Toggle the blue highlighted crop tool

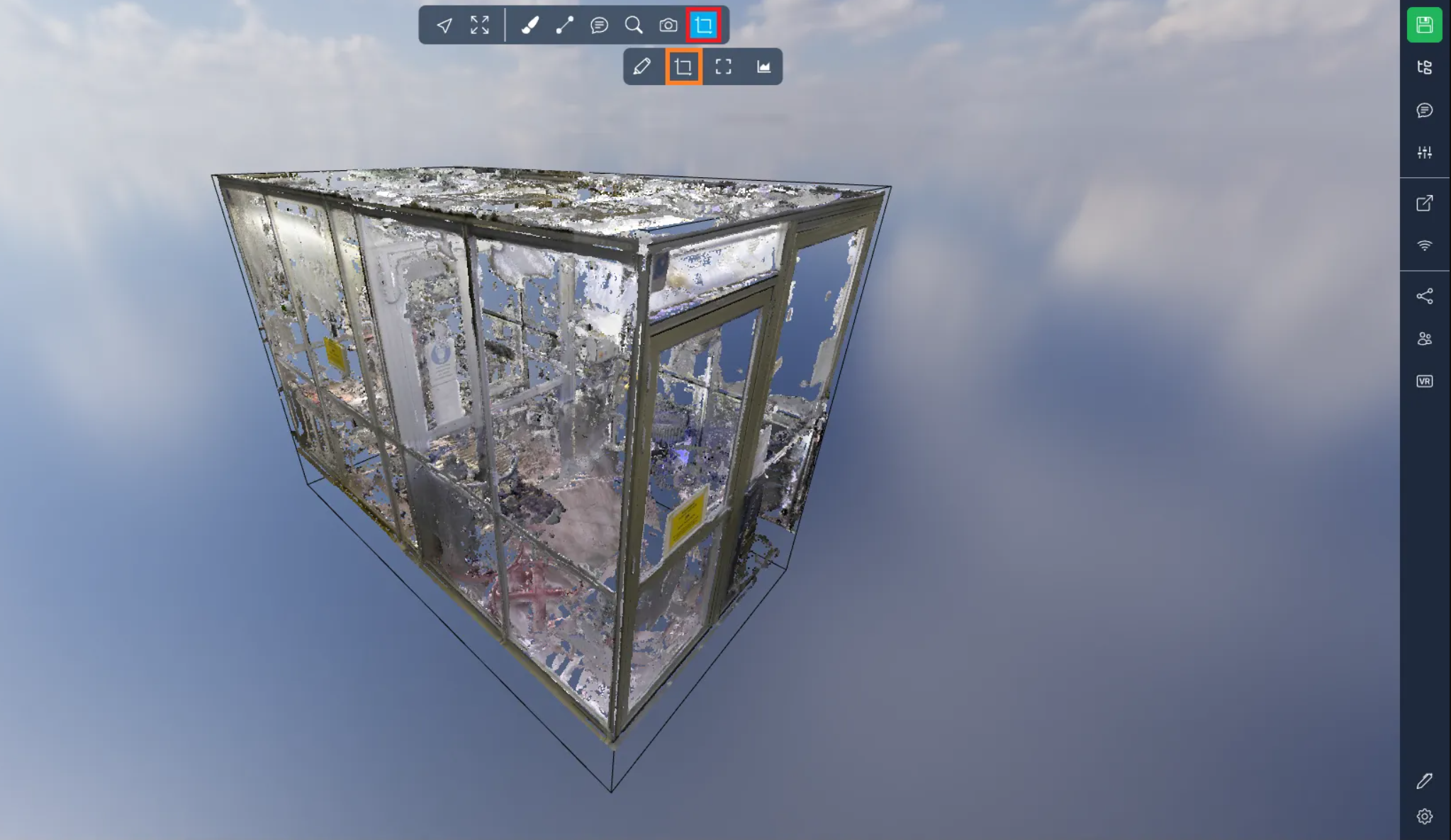click(x=704, y=26)
